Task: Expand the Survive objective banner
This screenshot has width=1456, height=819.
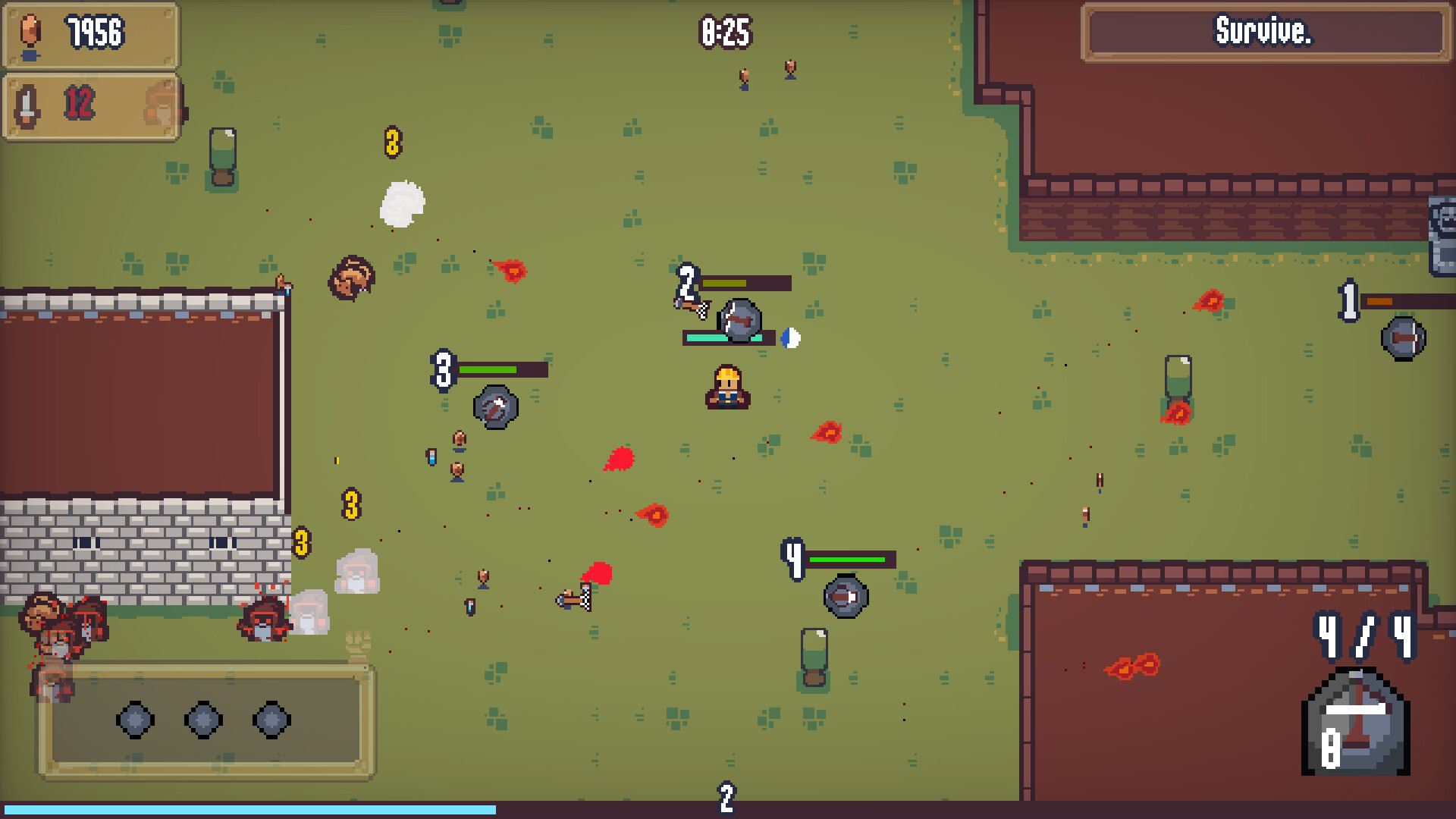Action: click(x=1263, y=33)
